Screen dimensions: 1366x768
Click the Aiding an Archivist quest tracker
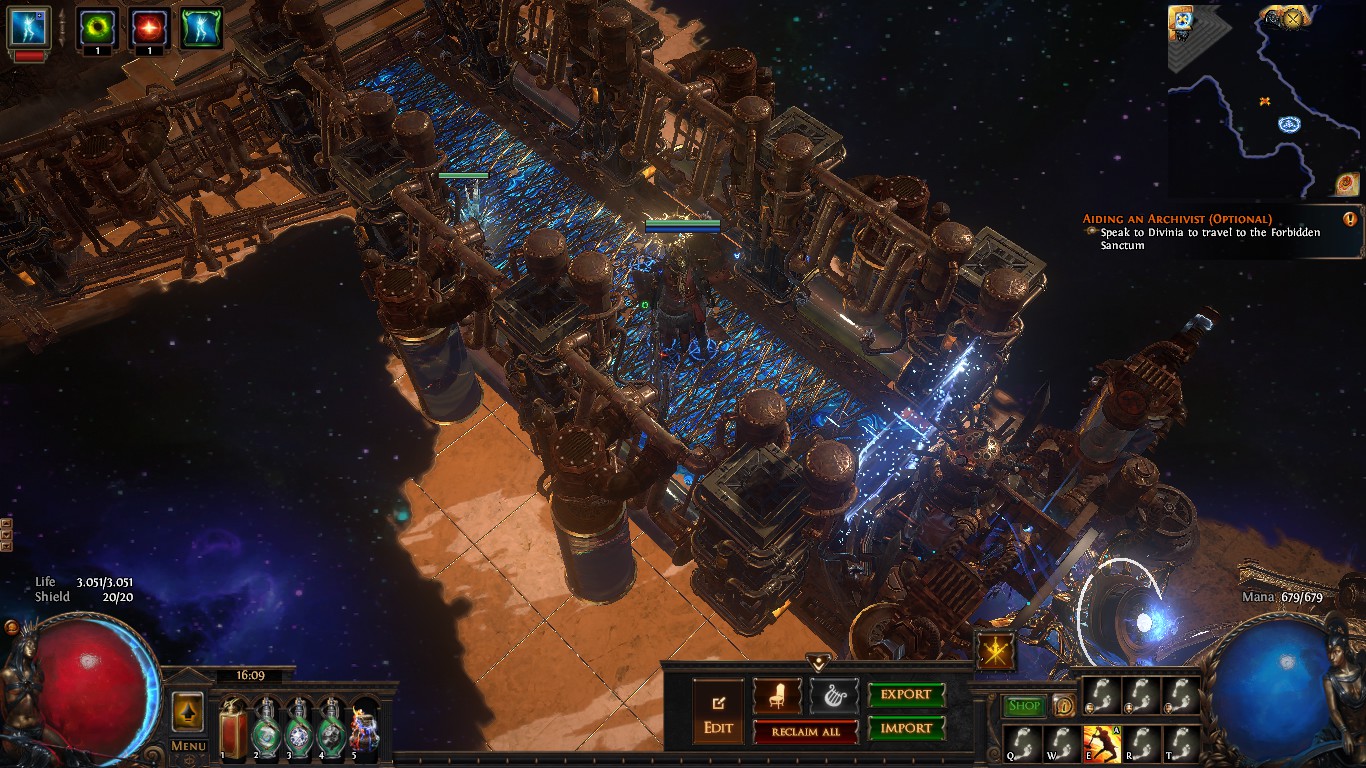pyautogui.click(x=1216, y=231)
